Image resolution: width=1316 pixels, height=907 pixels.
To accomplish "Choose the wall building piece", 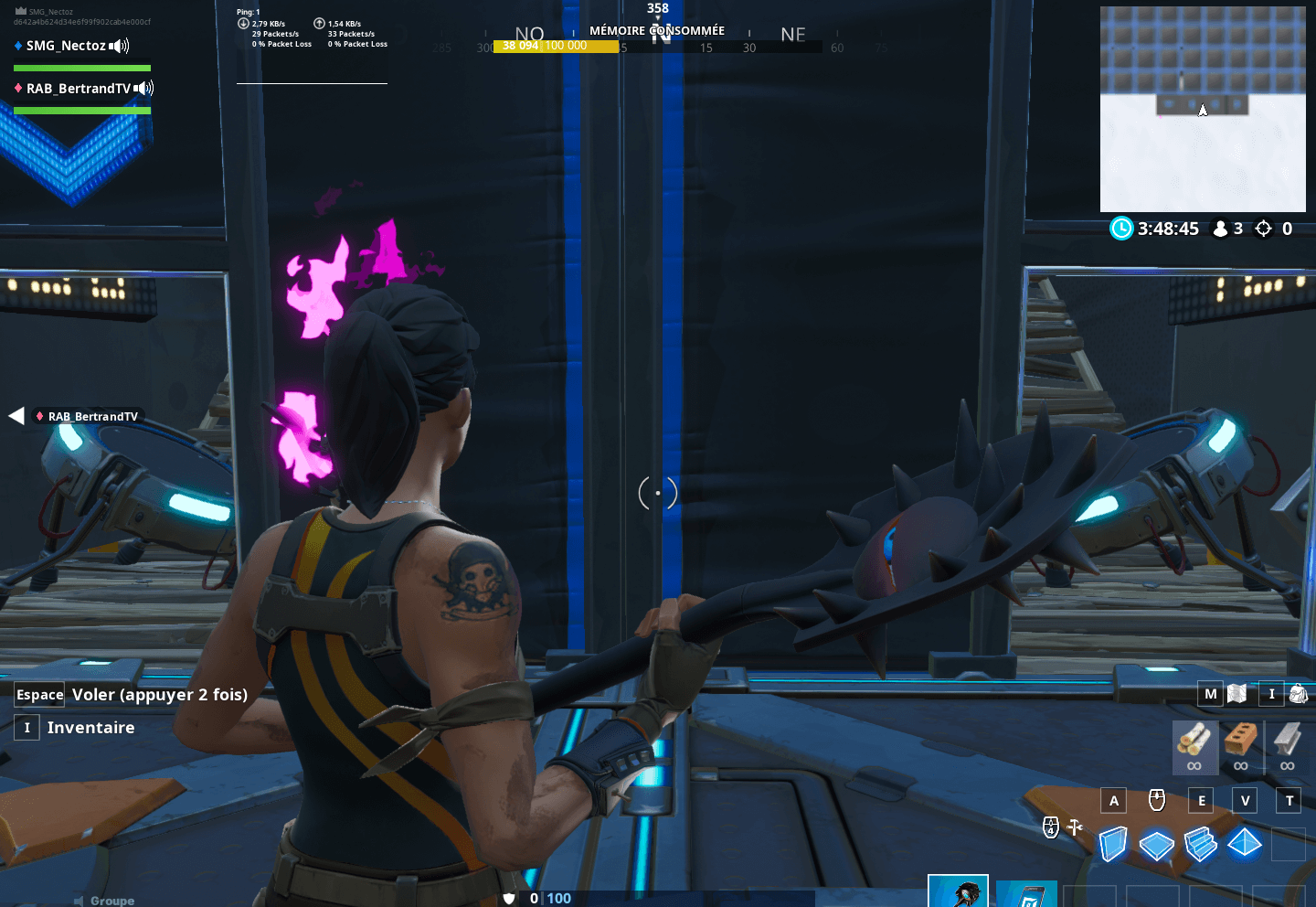I will click(x=1112, y=844).
